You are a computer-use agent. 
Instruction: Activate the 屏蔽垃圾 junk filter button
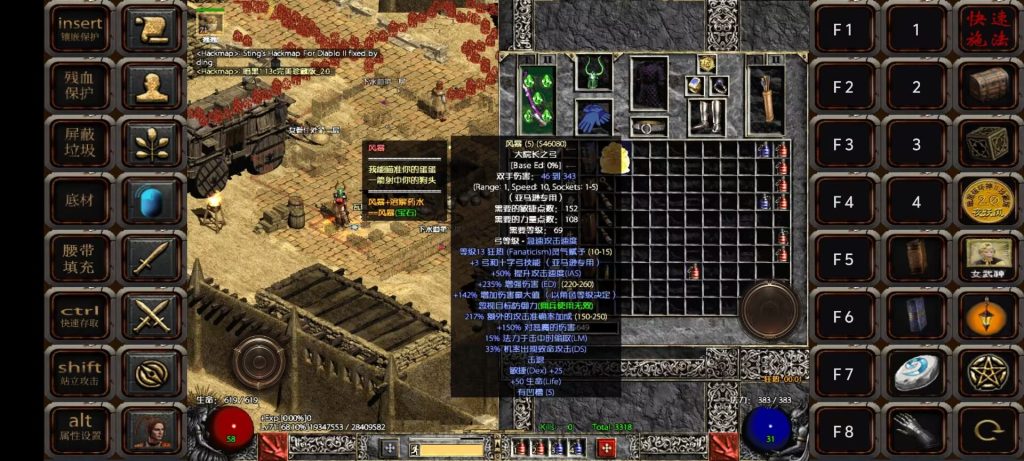(x=79, y=142)
